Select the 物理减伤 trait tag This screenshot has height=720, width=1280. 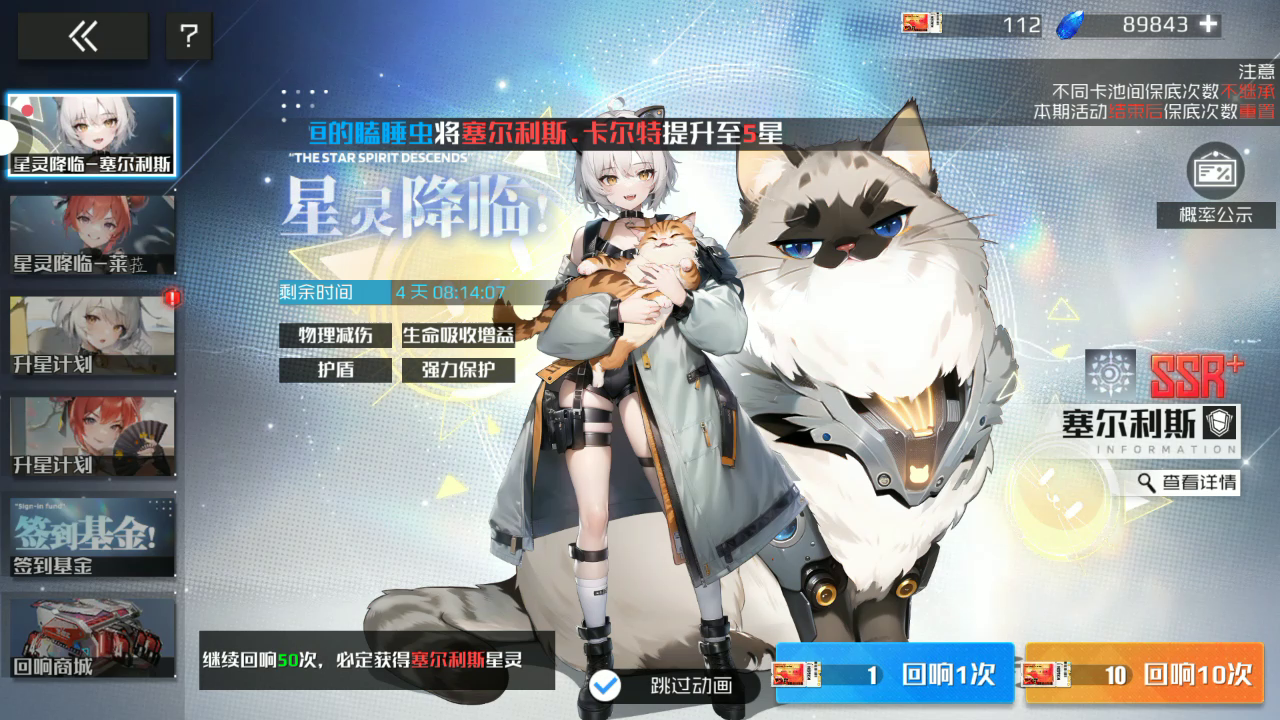pyautogui.click(x=335, y=335)
